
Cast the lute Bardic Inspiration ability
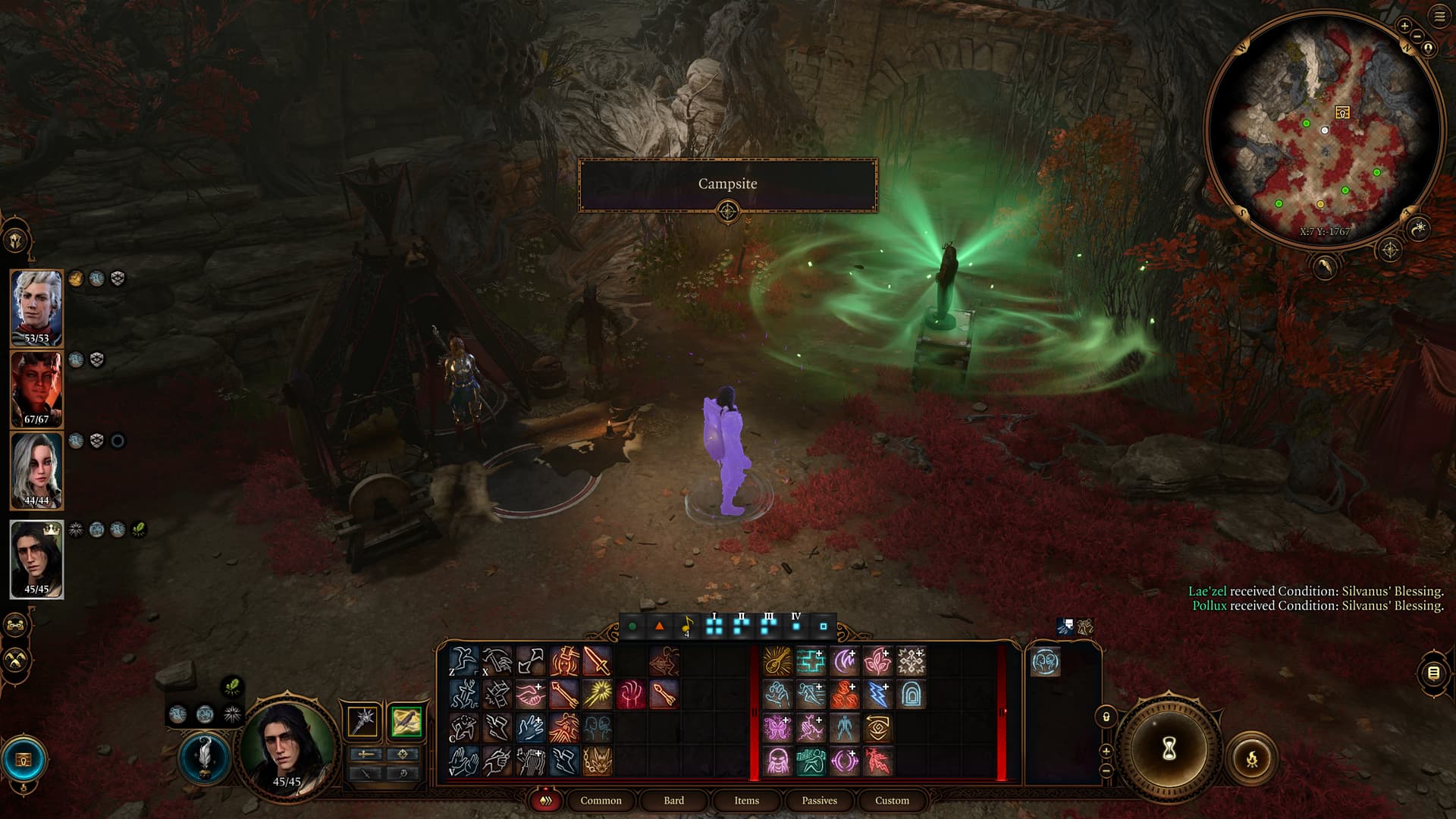click(777, 661)
